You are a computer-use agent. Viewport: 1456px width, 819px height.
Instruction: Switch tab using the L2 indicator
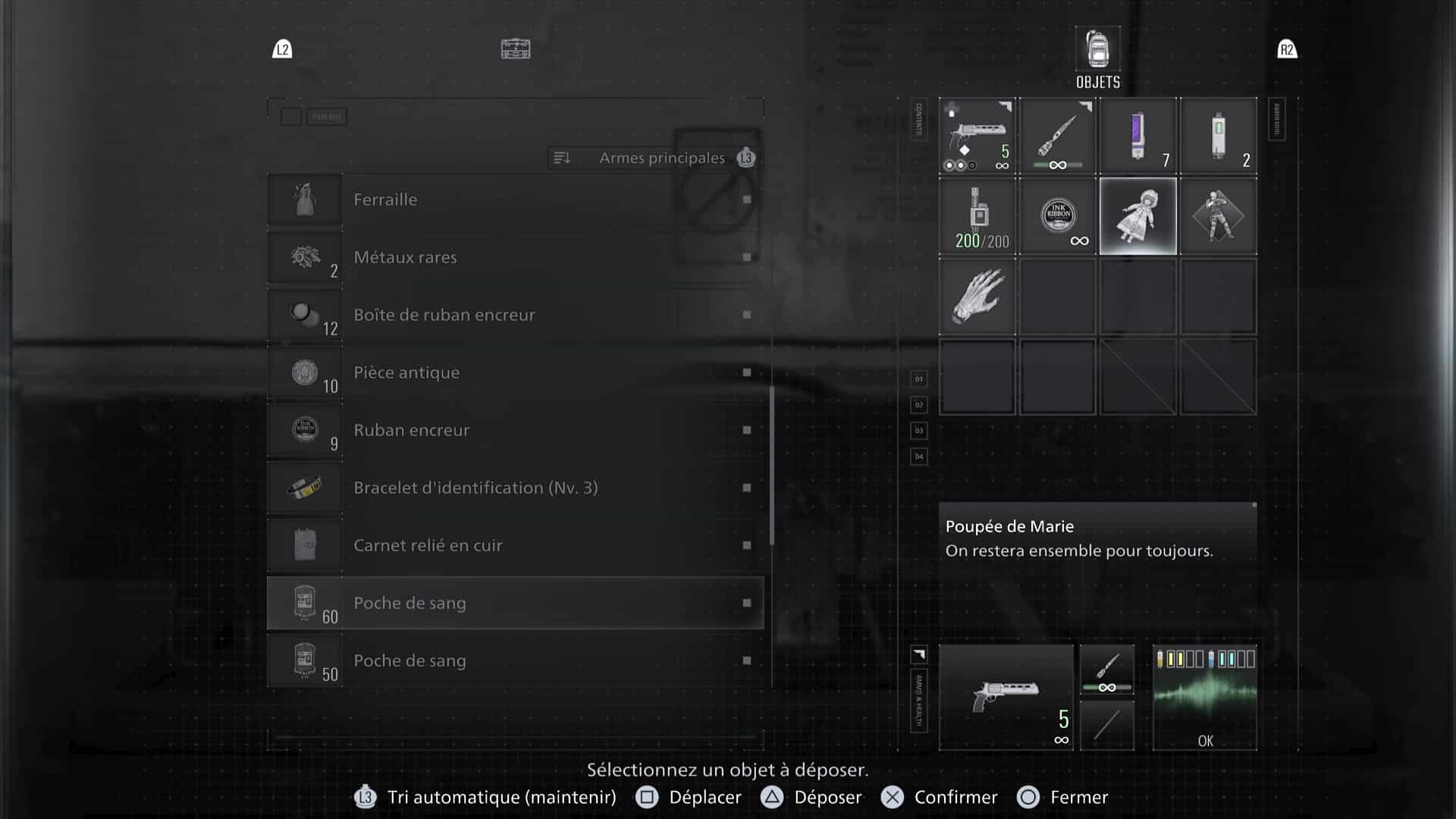(x=281, y=49)
